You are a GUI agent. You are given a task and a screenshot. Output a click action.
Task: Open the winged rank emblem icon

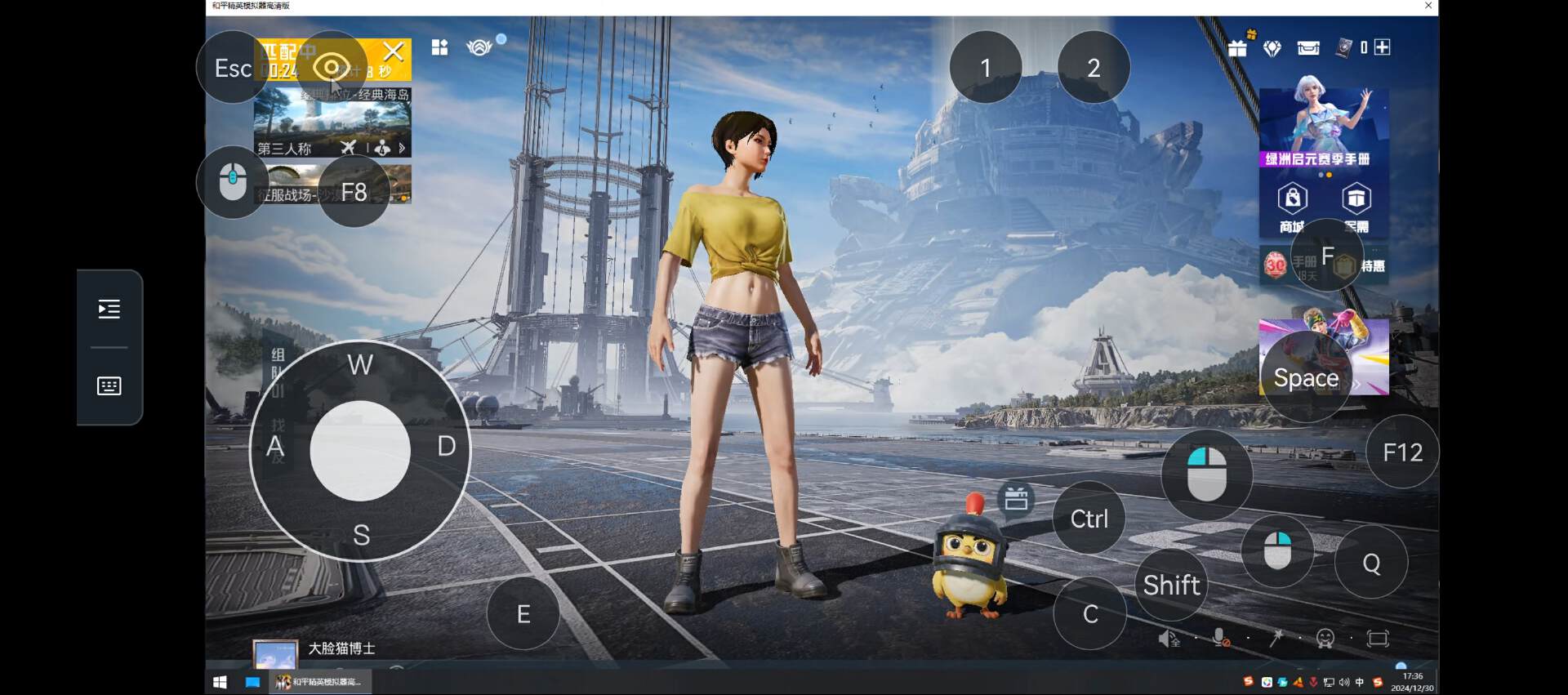[479, 48]
